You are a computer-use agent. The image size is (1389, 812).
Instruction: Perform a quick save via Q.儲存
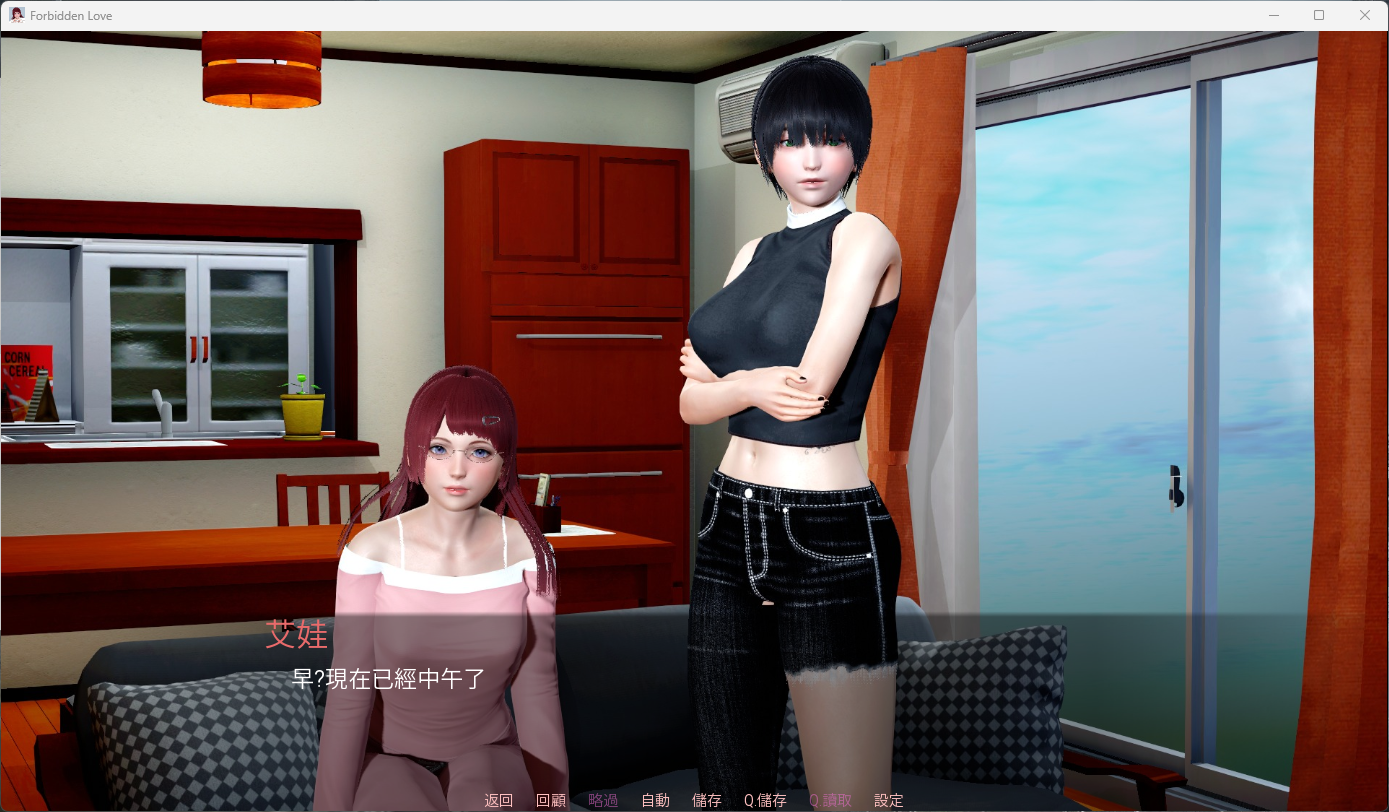(x=764, y=800)
